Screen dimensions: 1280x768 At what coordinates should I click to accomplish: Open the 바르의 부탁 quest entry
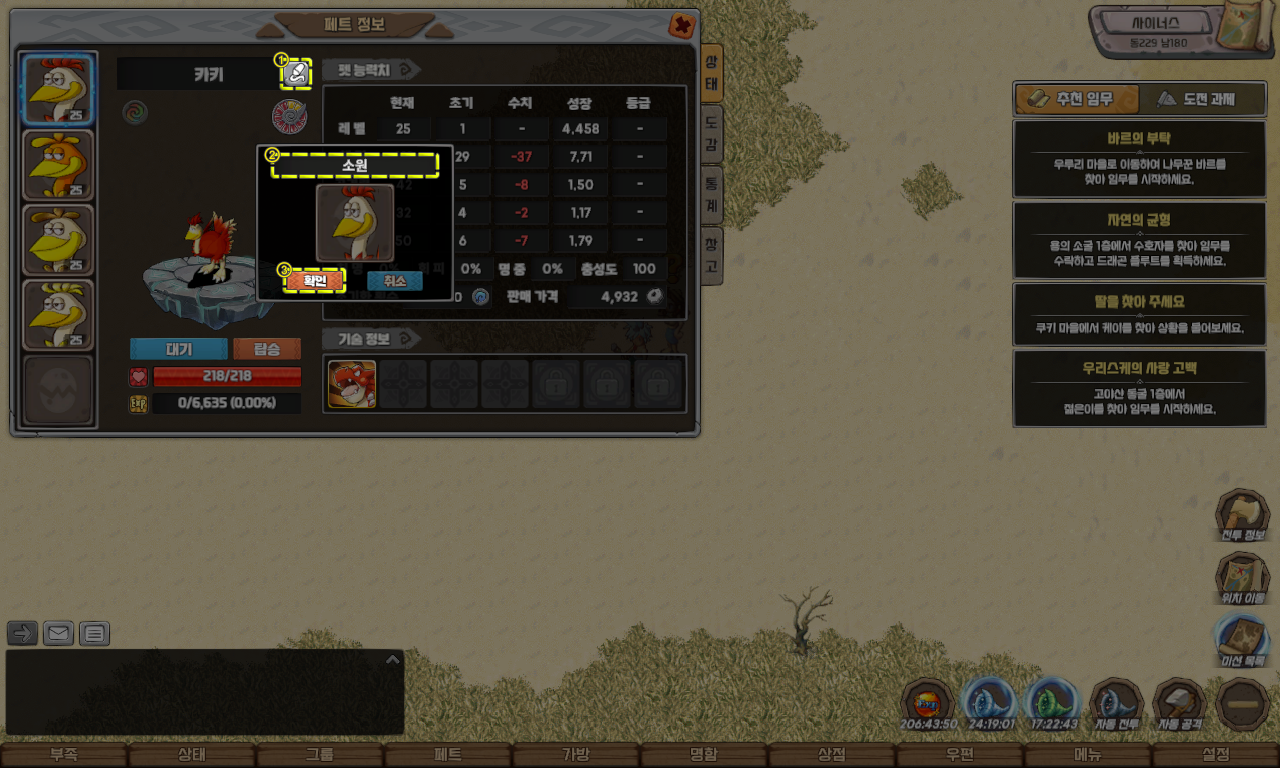[x=1139, y=159]
